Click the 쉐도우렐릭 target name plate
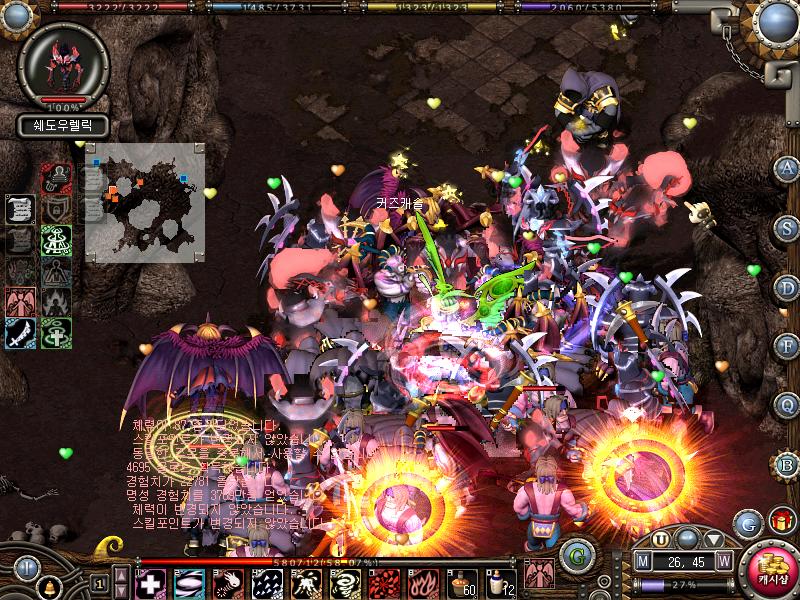Image resolution: width=800 pixels, height=600 pixels. pos(62,127)
